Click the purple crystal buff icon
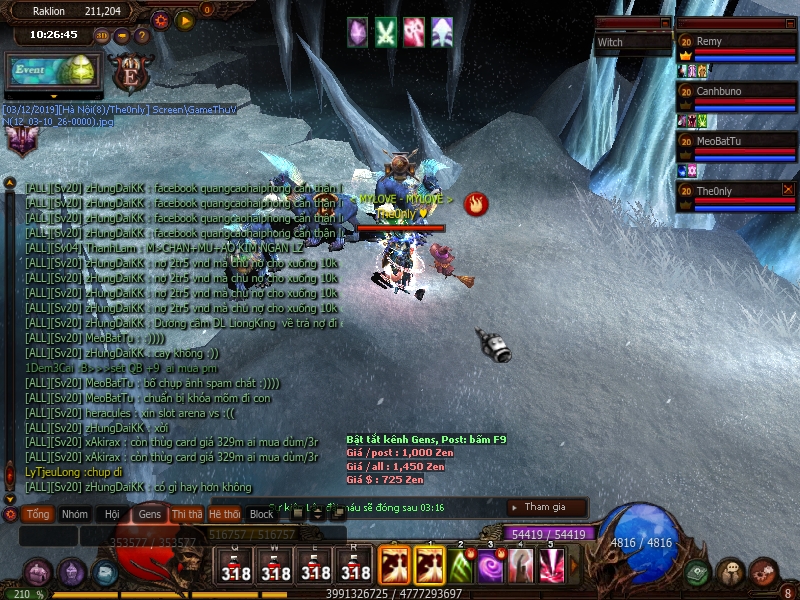Image resolution: width=800 pixels, height=600 pixels. [x=357, y=32]
